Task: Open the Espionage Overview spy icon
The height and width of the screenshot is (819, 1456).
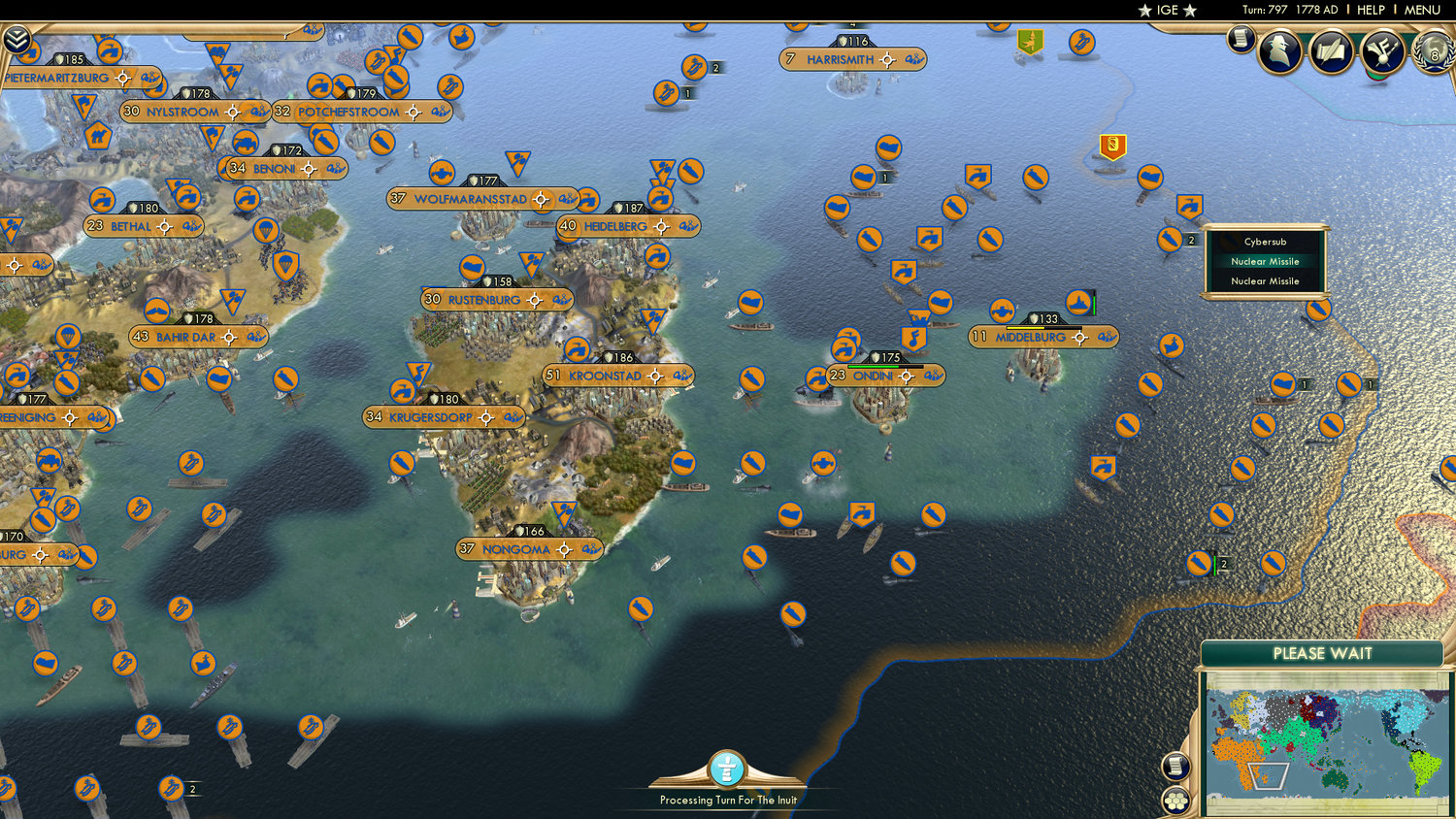Action: 1281,50
